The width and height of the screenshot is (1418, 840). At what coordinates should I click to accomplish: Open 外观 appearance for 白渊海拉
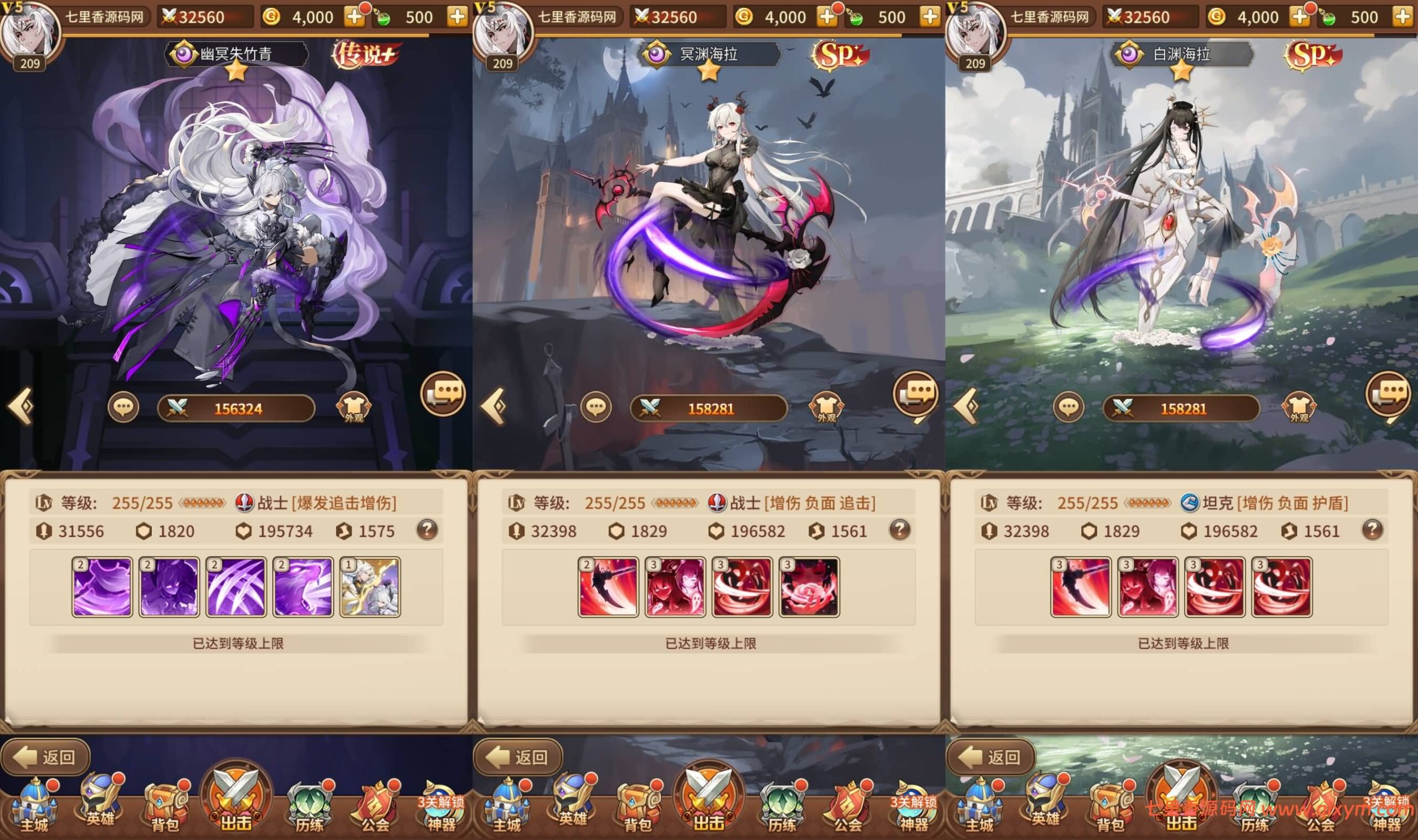point(1299,408)
